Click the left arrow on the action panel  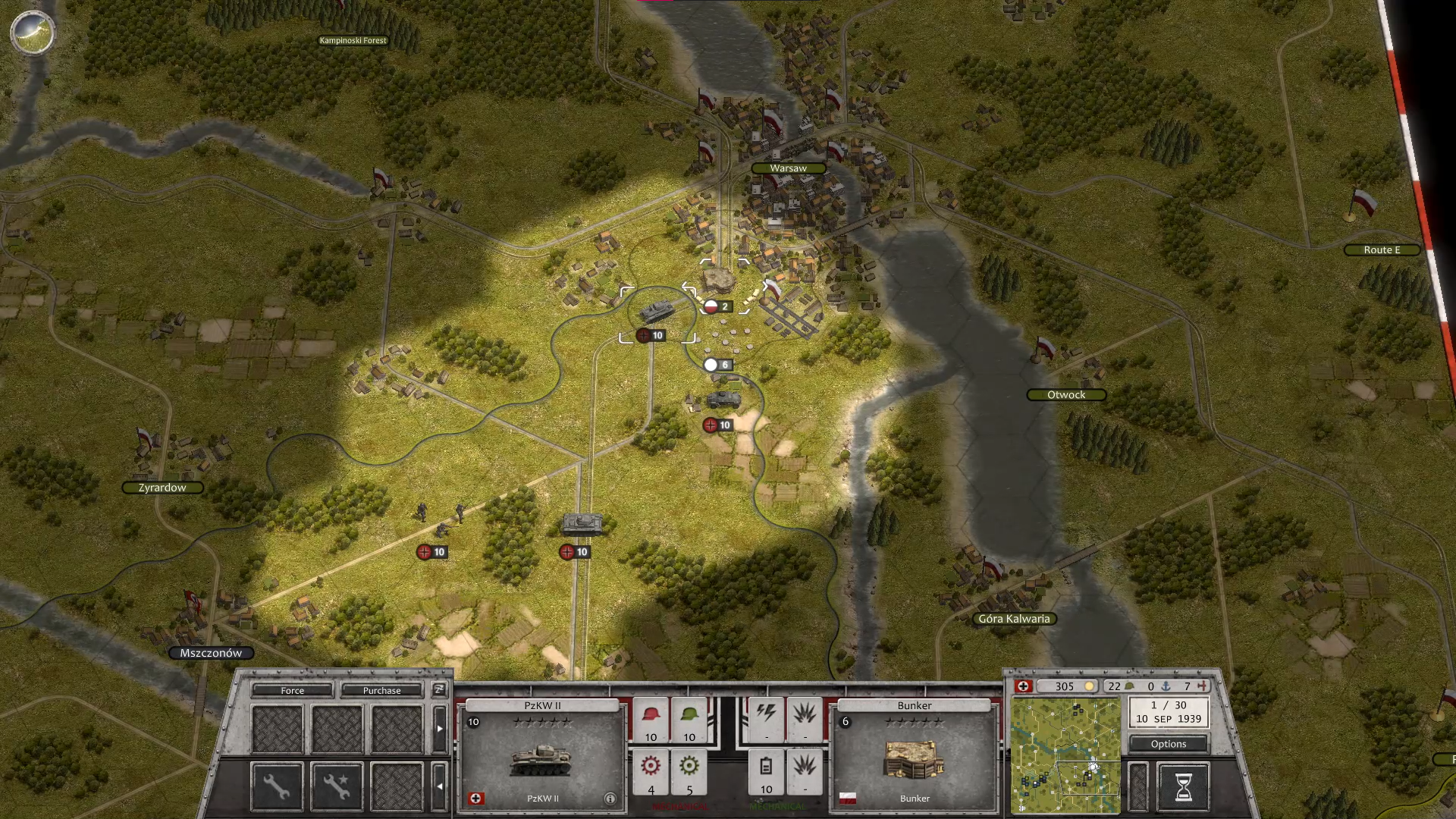(x=439, y=786)
